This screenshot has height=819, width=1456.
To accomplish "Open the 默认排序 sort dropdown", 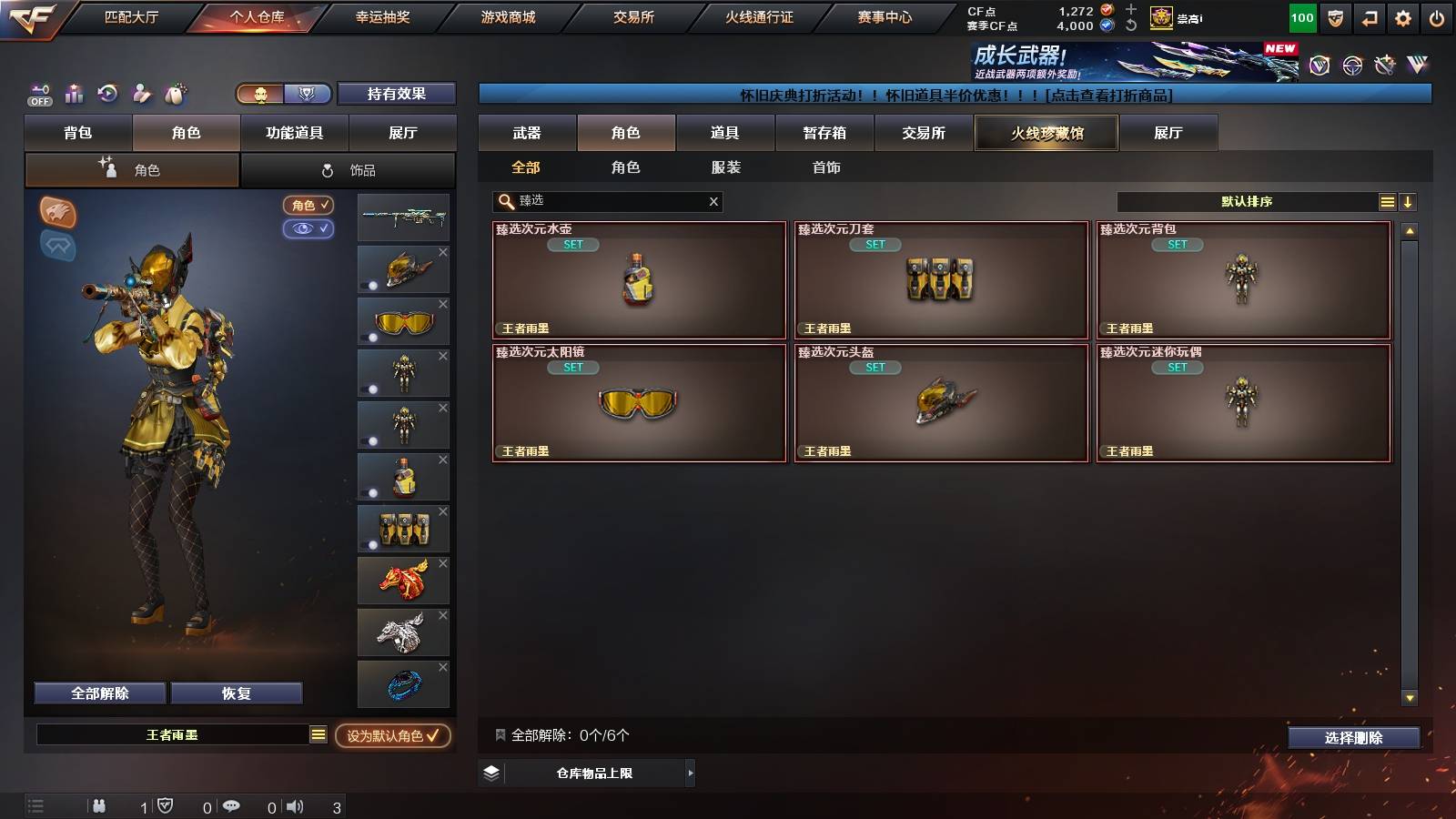I will pos(1247,201).
